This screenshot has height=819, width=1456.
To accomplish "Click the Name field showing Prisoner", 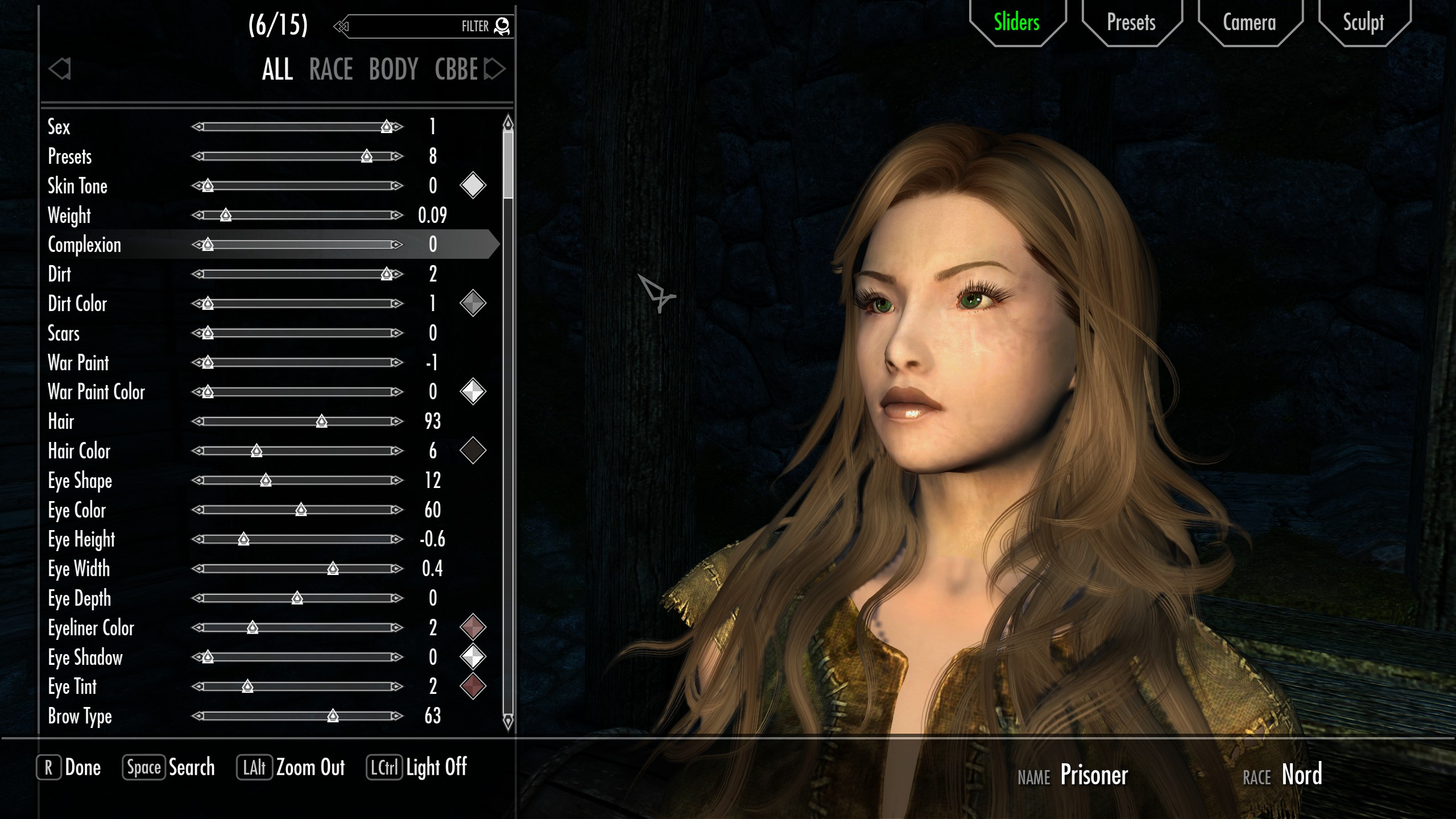I will pos(1095,775).
